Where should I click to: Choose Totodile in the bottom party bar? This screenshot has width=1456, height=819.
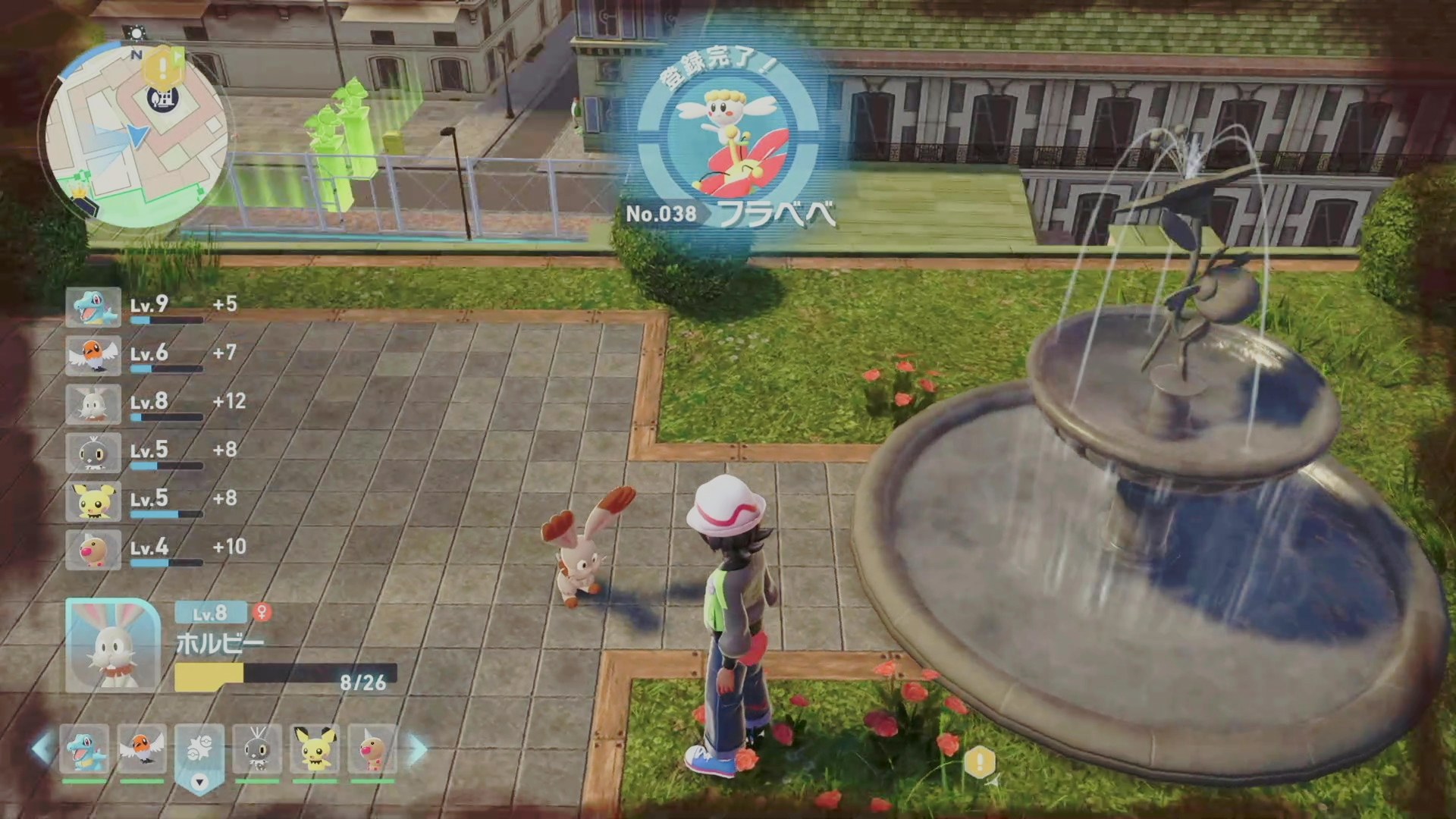point(84,749)
